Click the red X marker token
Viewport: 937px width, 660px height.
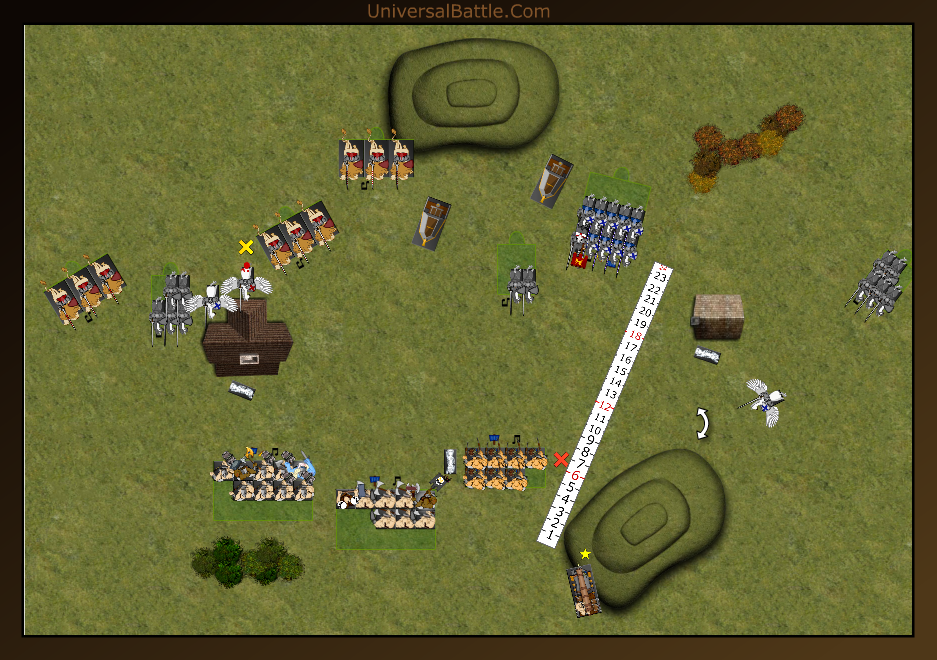[561, 460]
